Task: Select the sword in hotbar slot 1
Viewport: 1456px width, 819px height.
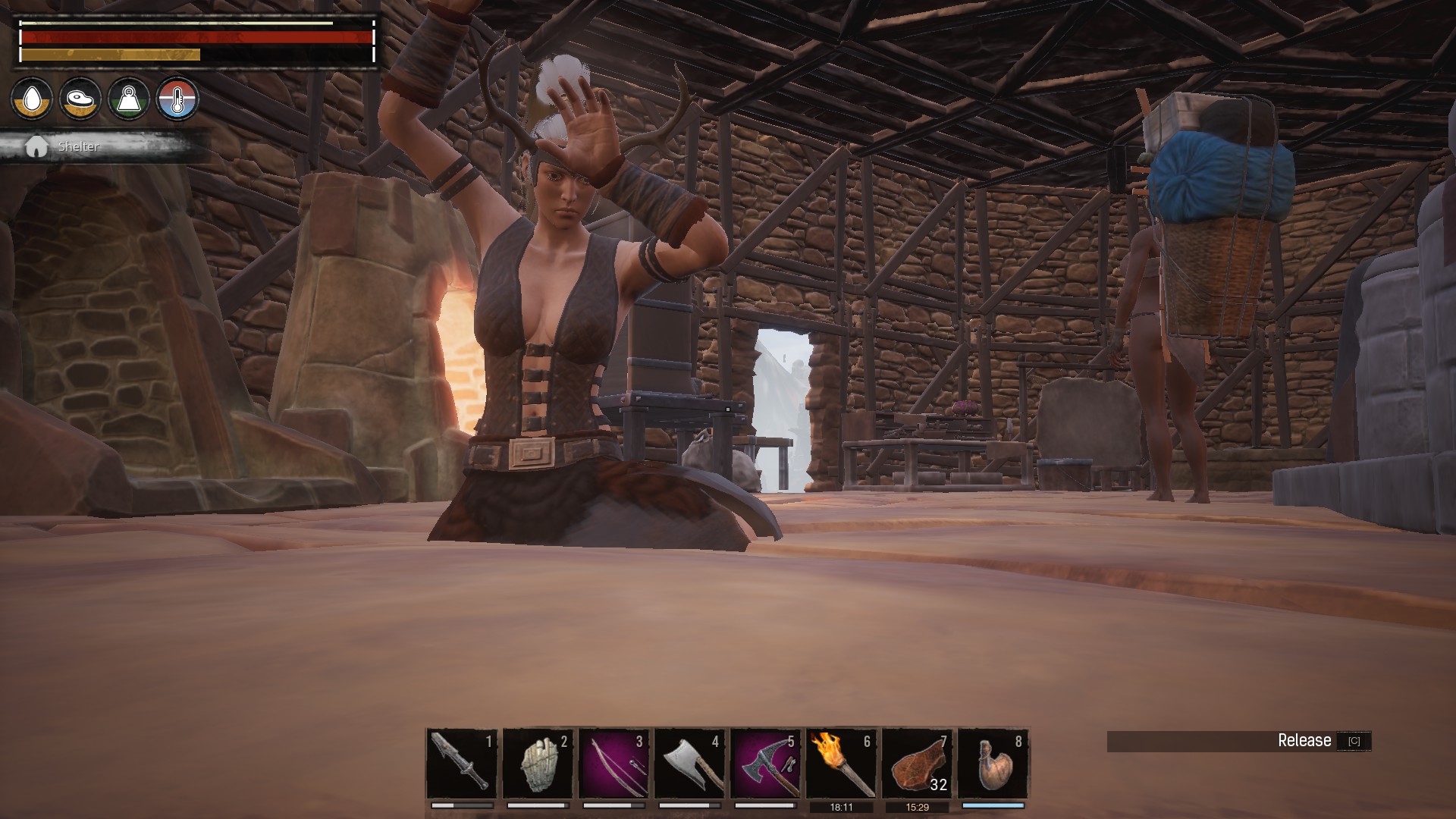Action: click(462, 763)
